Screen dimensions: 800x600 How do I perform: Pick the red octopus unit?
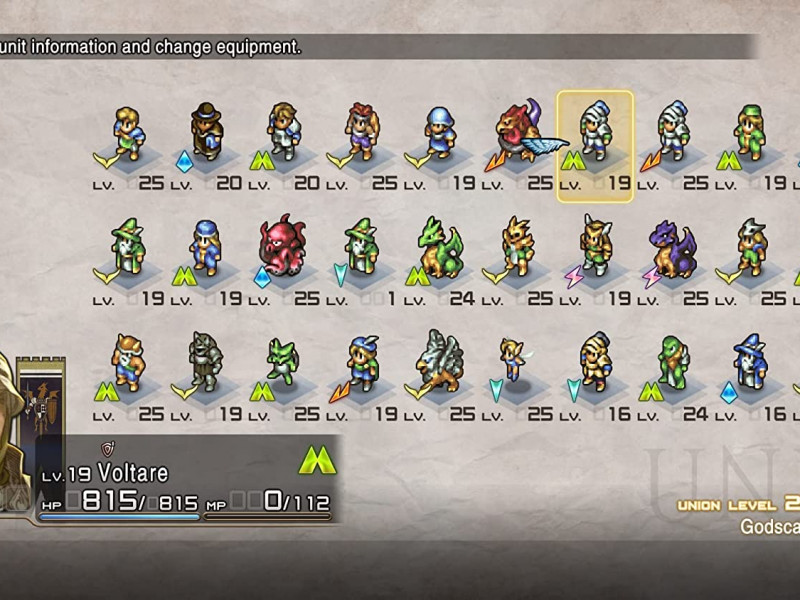pyautogui.click(x=284, y=245)
